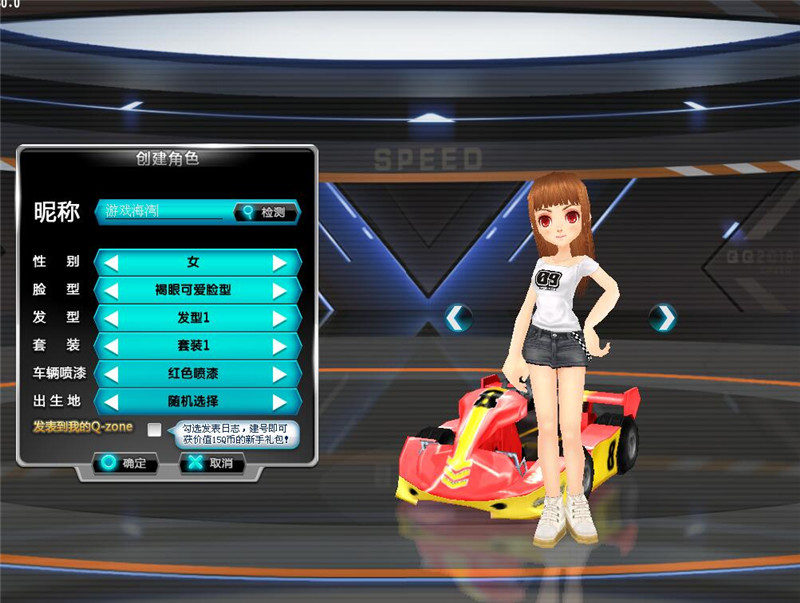Cancel character creation with 取消
Viewport: 800px width, 603px height.
click(212, 464)
